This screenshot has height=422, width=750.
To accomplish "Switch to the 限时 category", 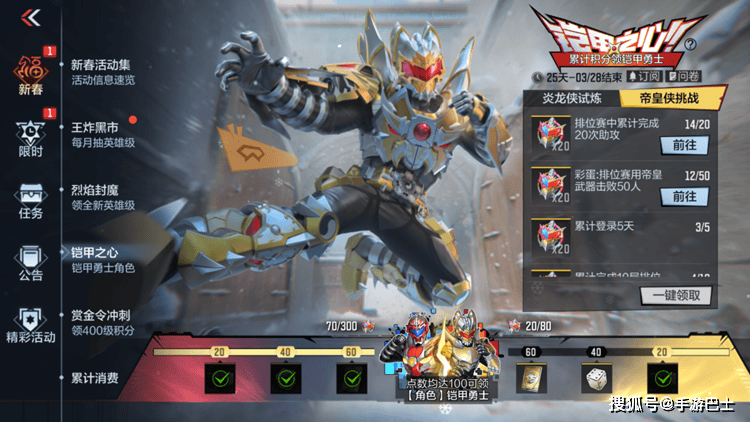I will (x=31, y=137).
